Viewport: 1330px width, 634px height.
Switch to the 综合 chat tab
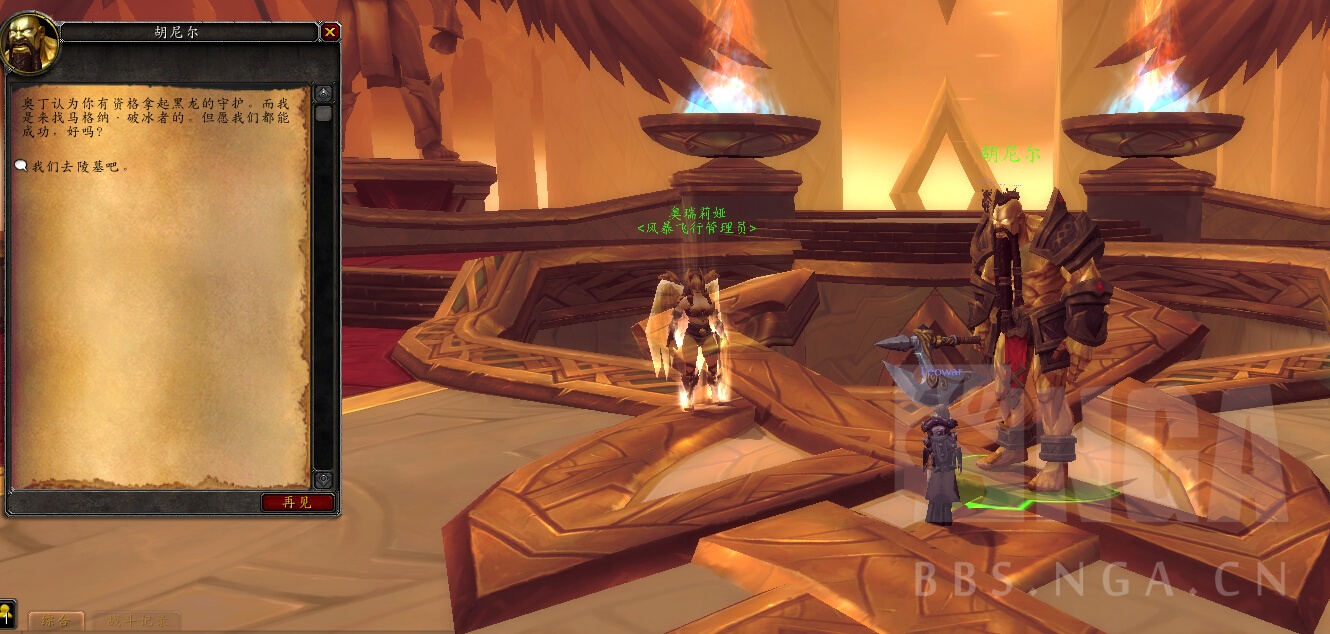(56, 621)
